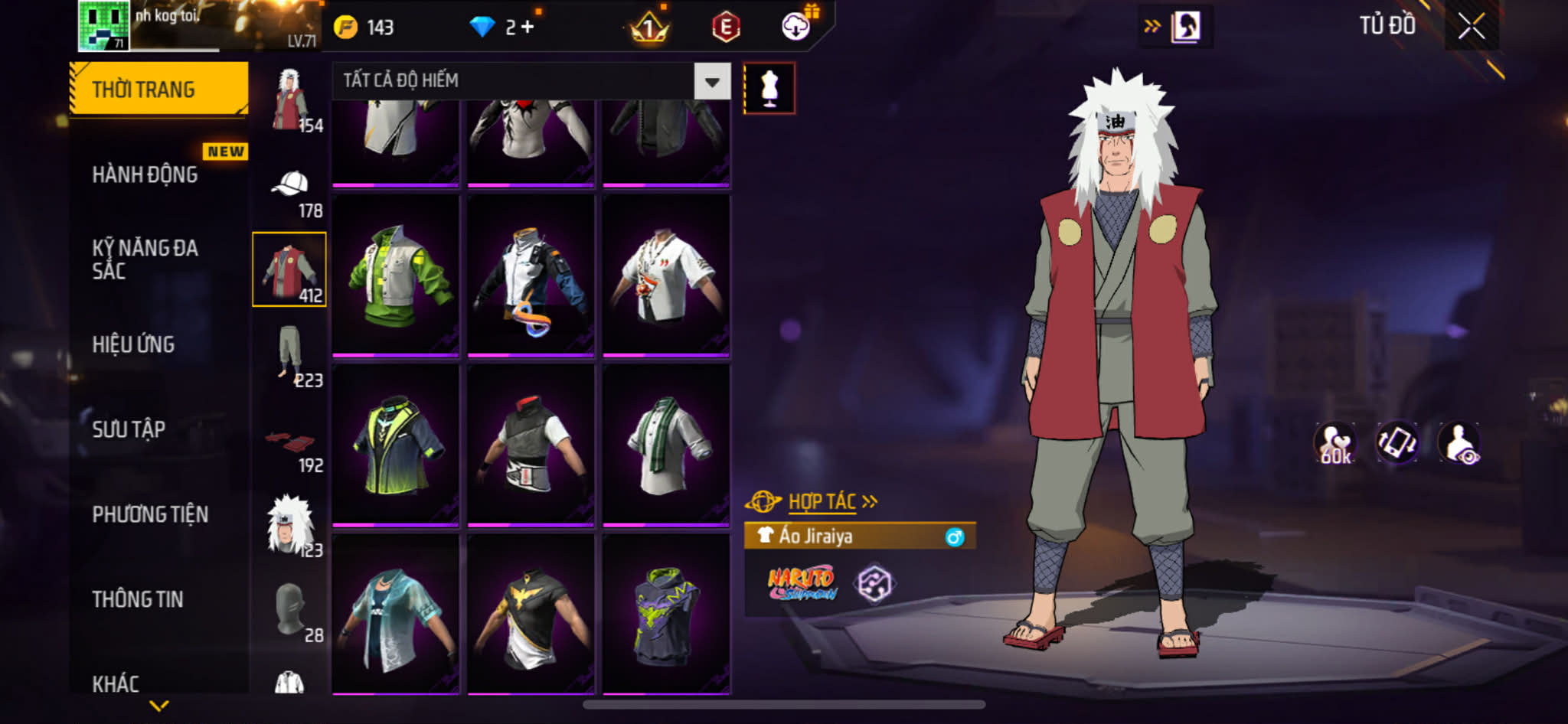Go to the Sưu Tập tab

tap(129, 429)
